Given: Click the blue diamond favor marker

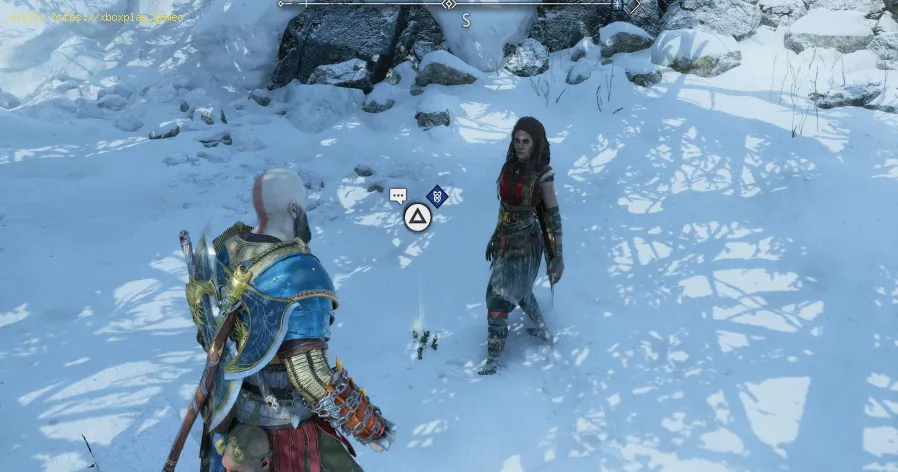Looking at the screenshot, I should [436, 196].
